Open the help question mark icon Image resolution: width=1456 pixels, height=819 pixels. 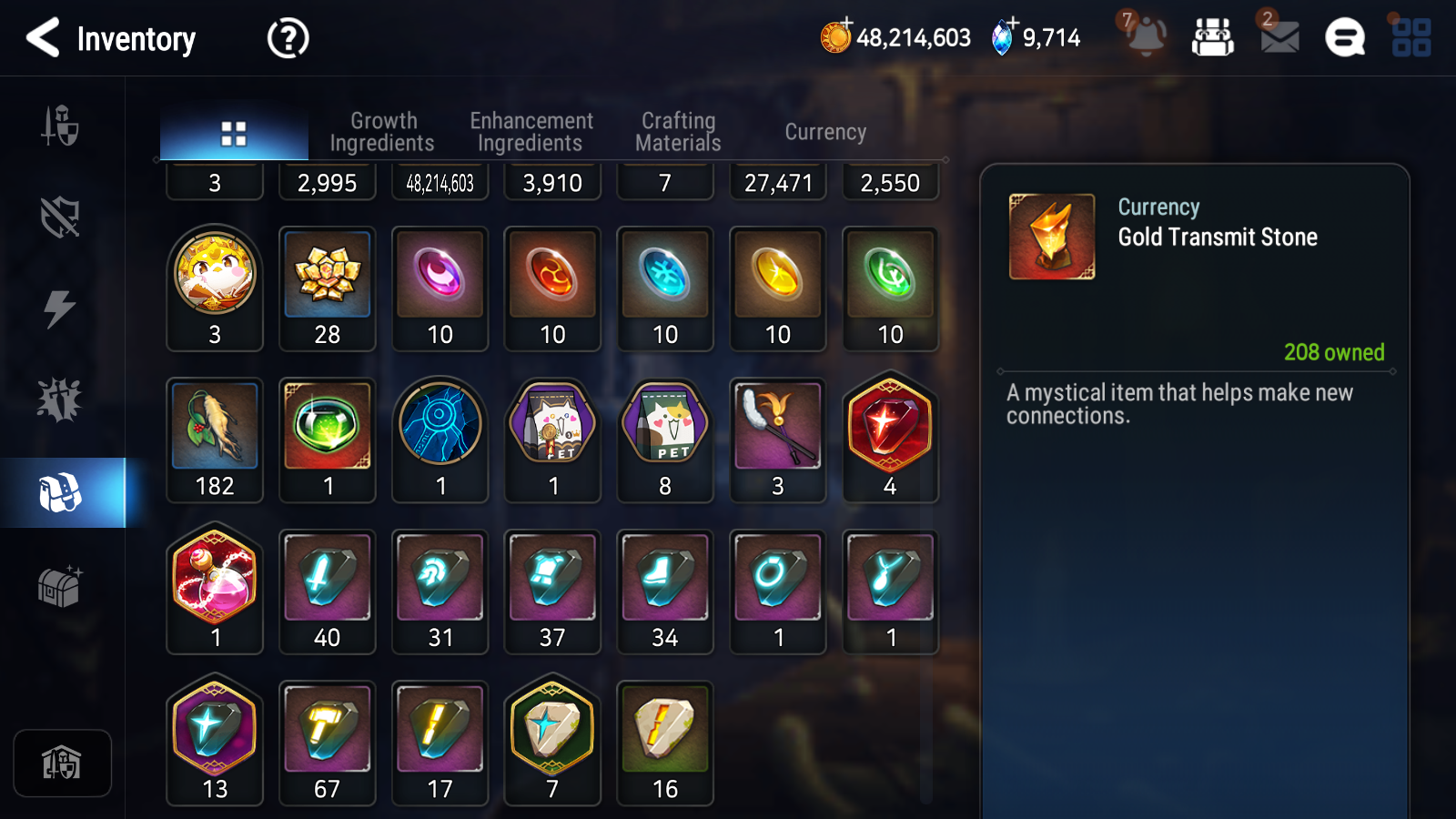click(286, 38)
